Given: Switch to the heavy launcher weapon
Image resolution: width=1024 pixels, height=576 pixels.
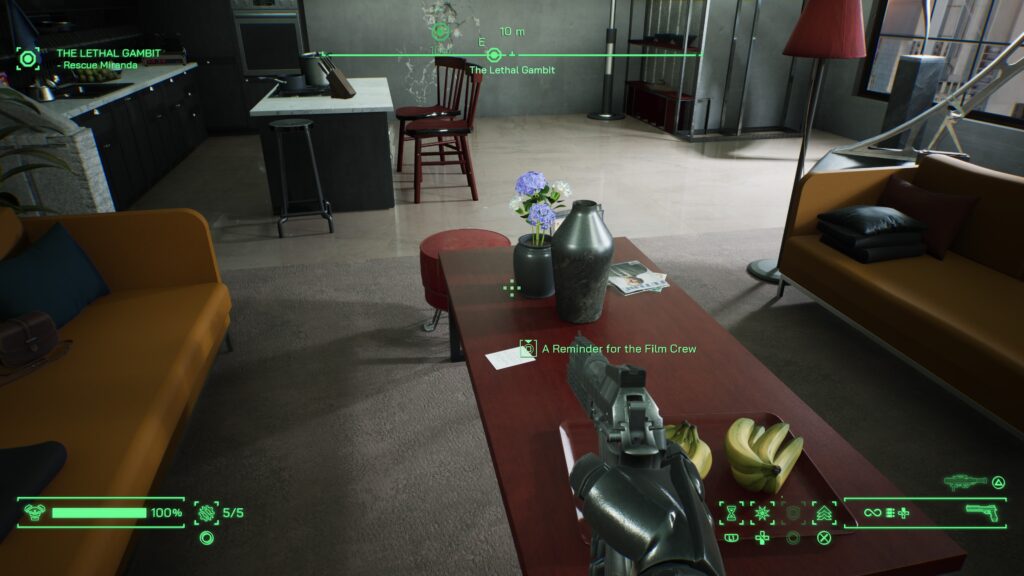Looking at the screenshot, I should tap(965, 482).
